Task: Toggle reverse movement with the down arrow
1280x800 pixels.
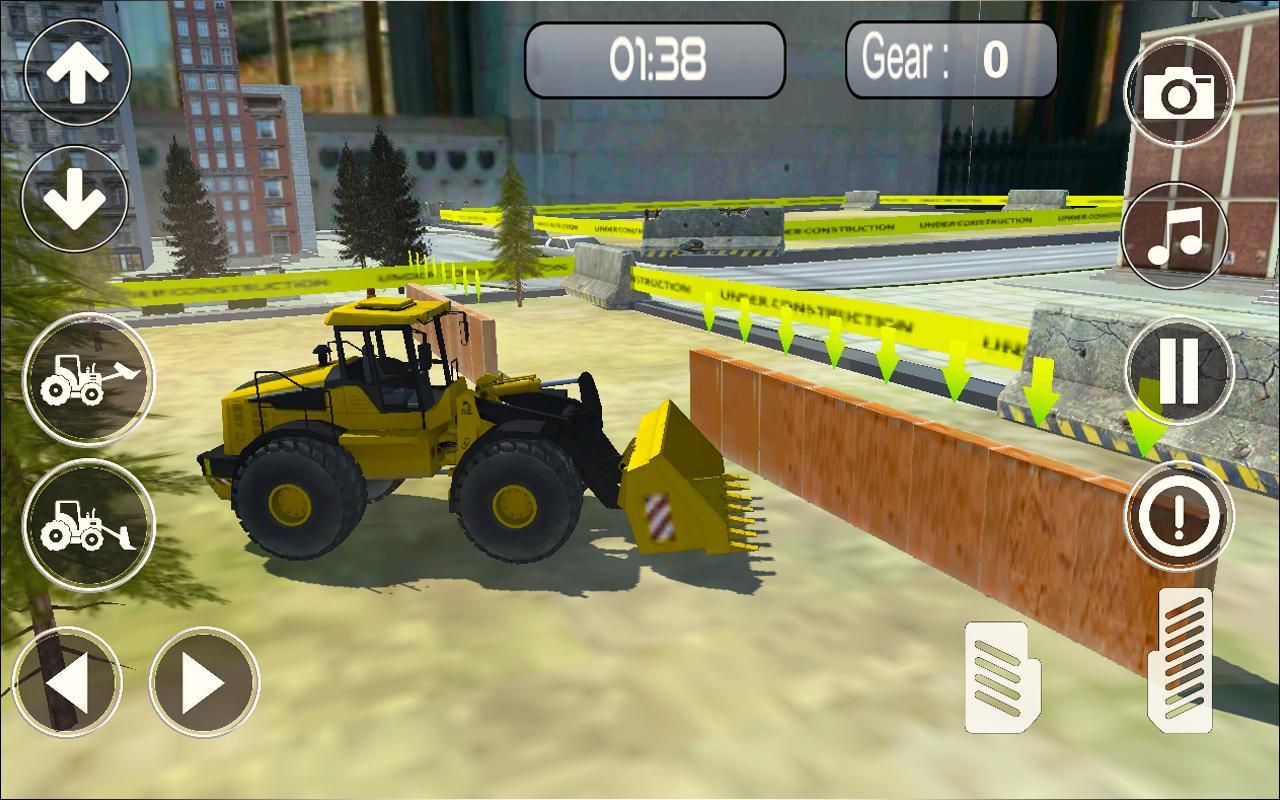Action: pos(77,198)
